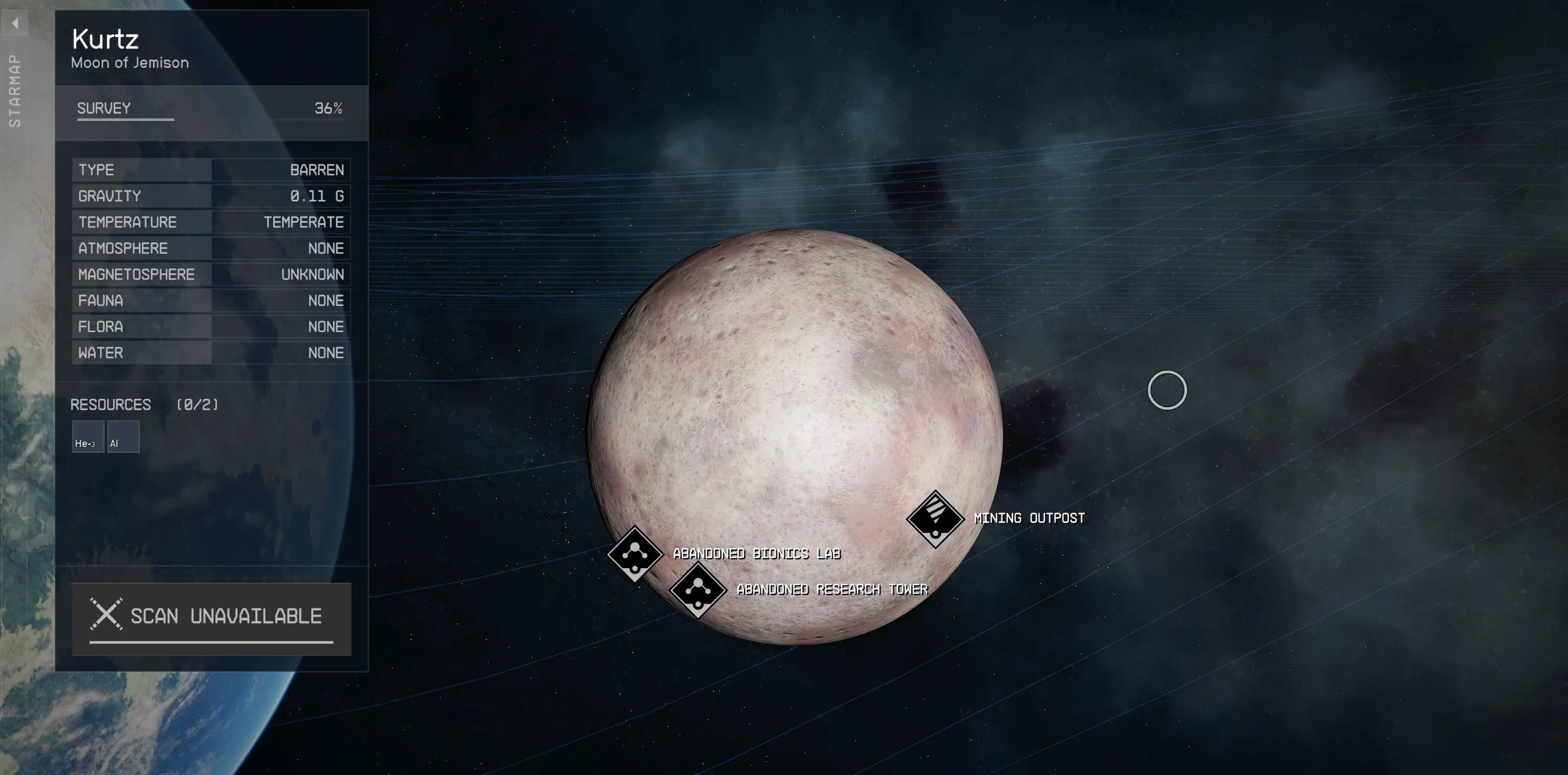Viewport: 1568px width, 775px height.
Task: Collapse the panel with the back arrow
Action: click(15, 24)
